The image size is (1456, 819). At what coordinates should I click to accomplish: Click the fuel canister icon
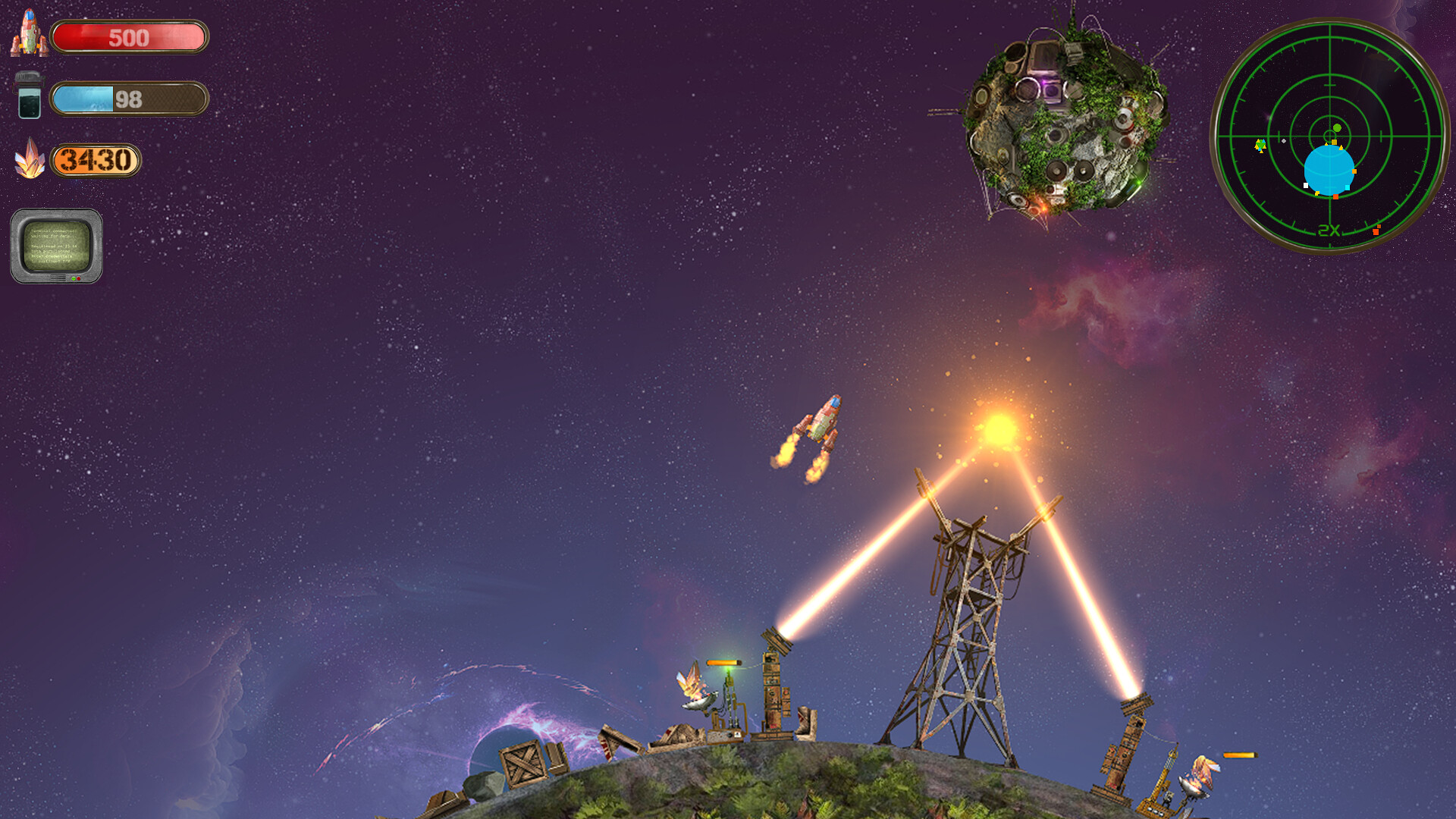pos(27,97)
